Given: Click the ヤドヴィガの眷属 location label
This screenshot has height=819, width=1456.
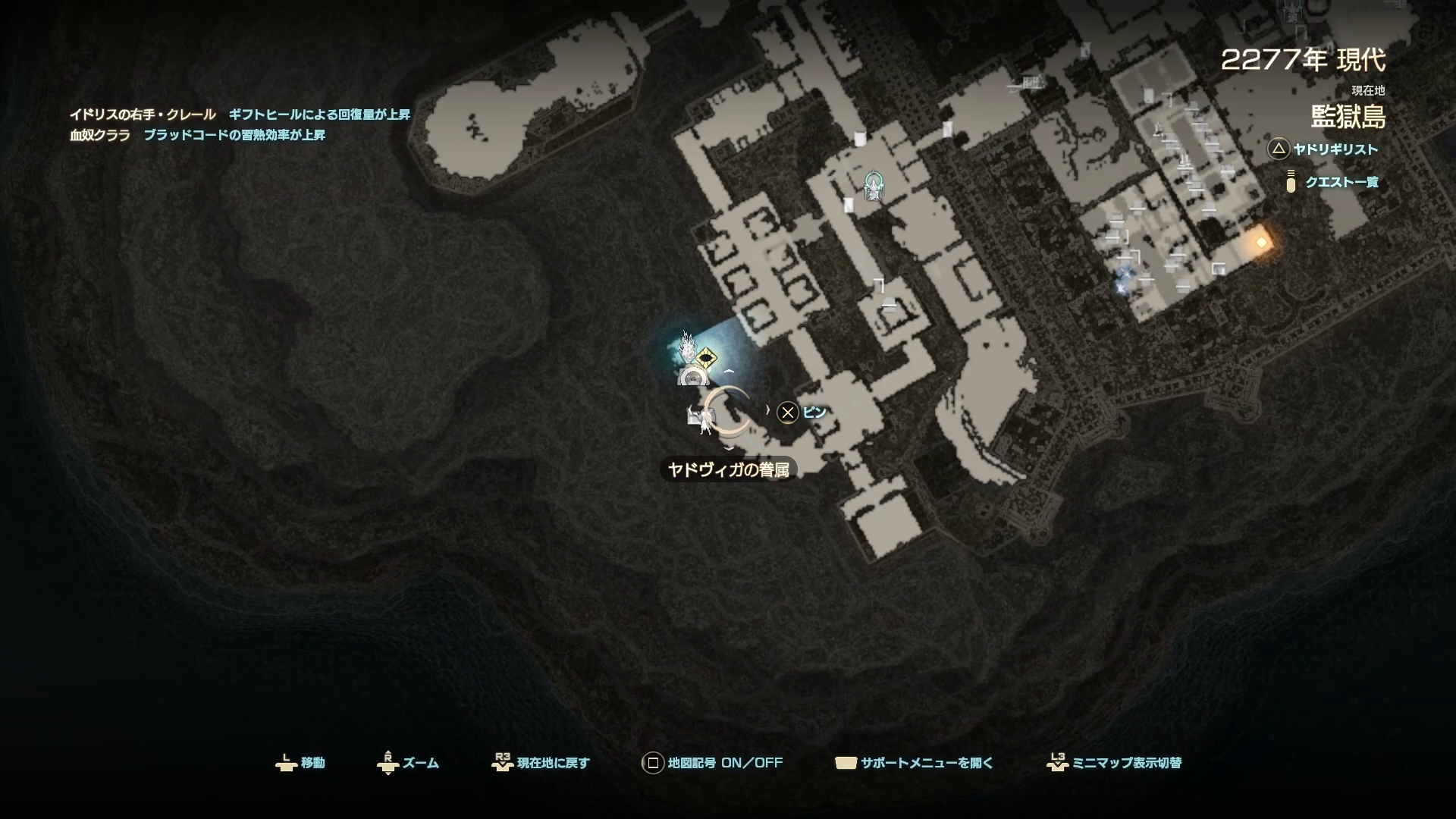Looking at the screenshot, I should coord(728,469).
